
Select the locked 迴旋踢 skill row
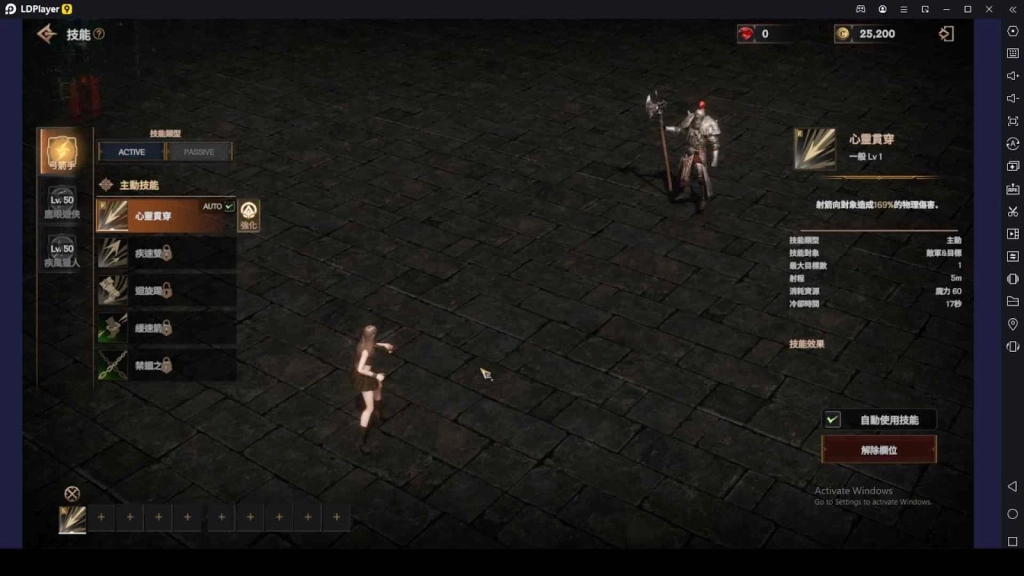pyautogui.click(x=165, y=290)
